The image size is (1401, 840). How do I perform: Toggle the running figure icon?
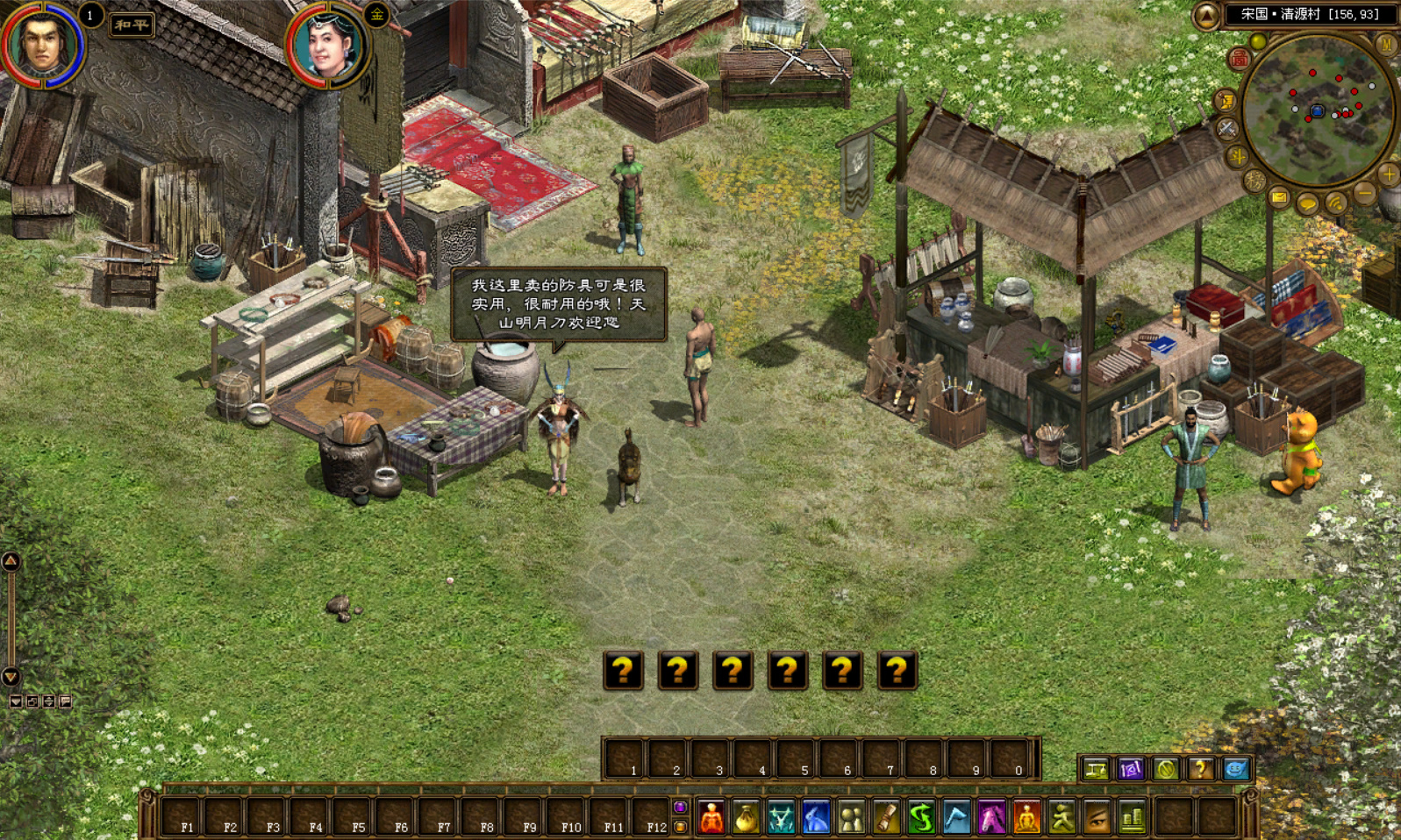coord(1061,818)
